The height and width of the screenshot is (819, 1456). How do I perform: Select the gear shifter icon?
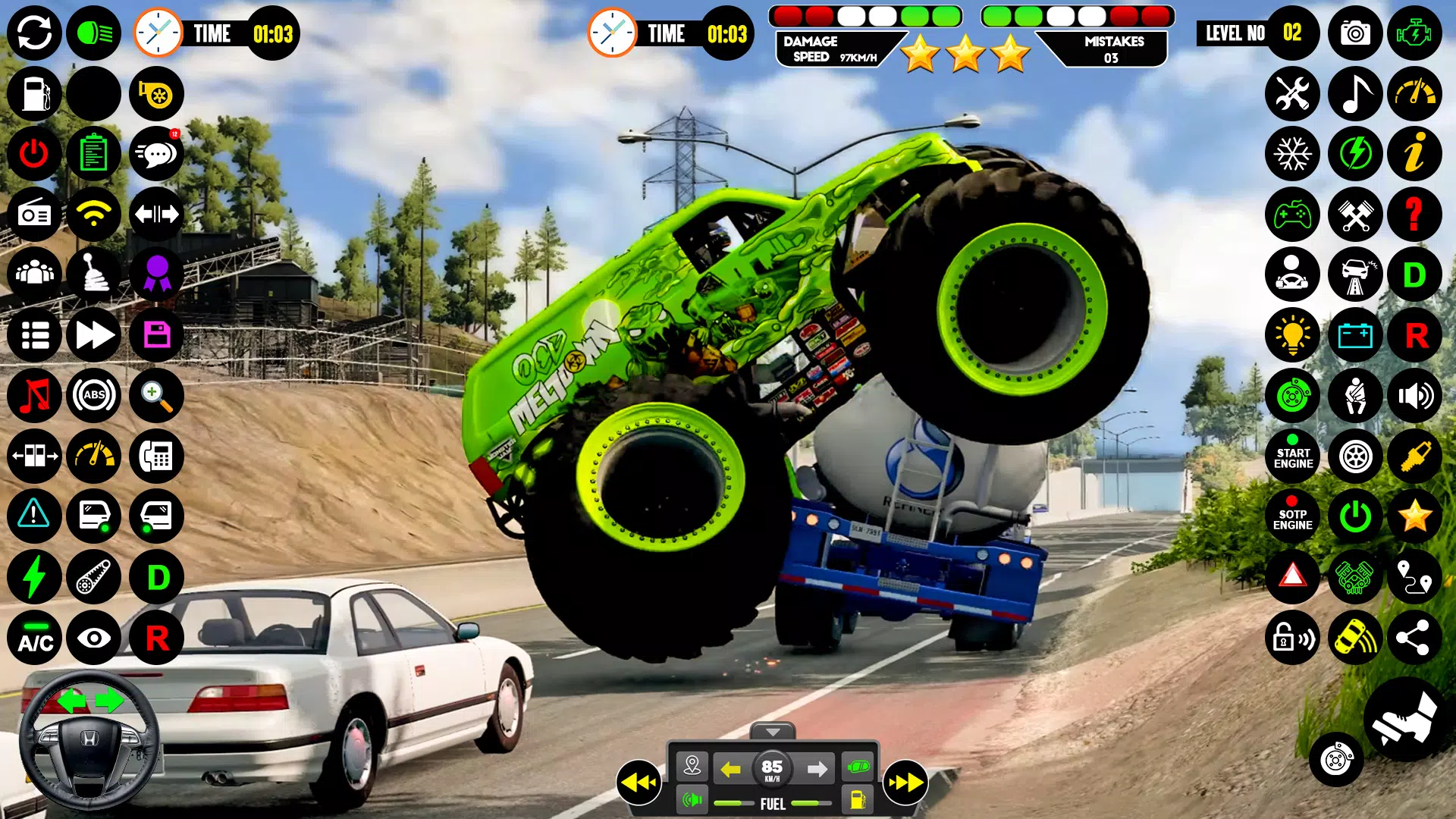point(94,275)
